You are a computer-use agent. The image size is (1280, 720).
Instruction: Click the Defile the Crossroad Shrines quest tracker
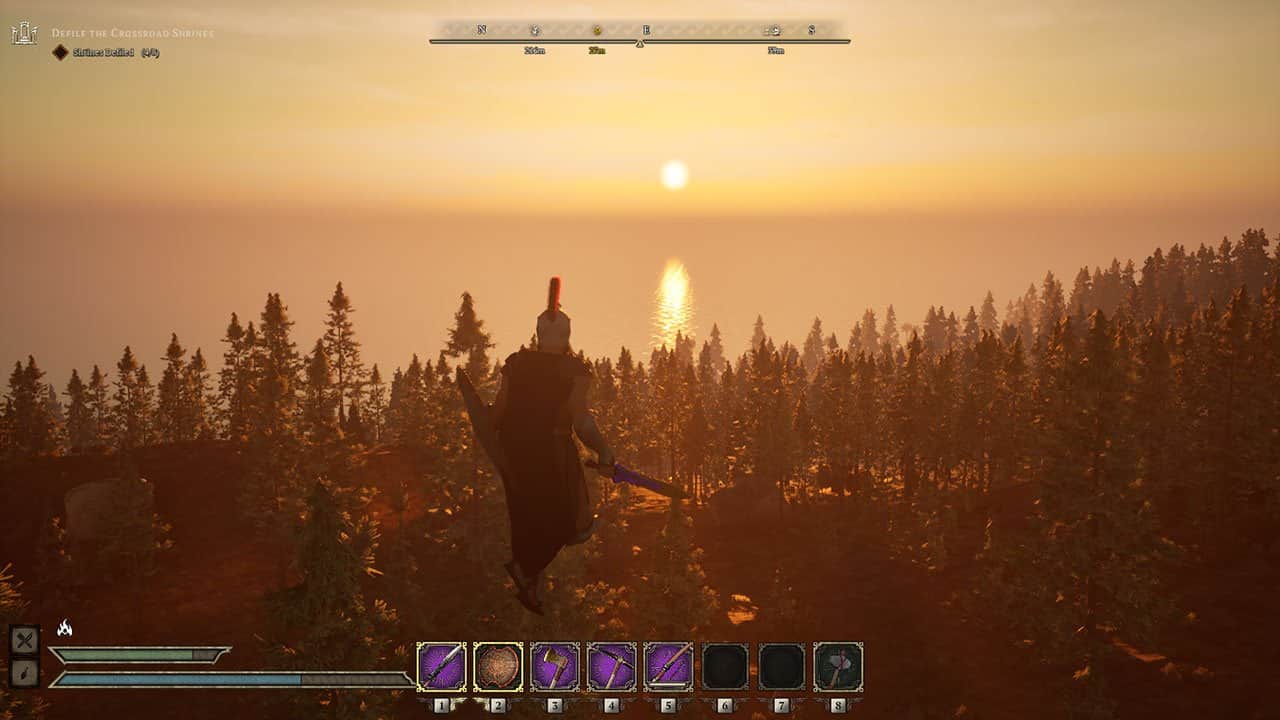tap(132, 33)
